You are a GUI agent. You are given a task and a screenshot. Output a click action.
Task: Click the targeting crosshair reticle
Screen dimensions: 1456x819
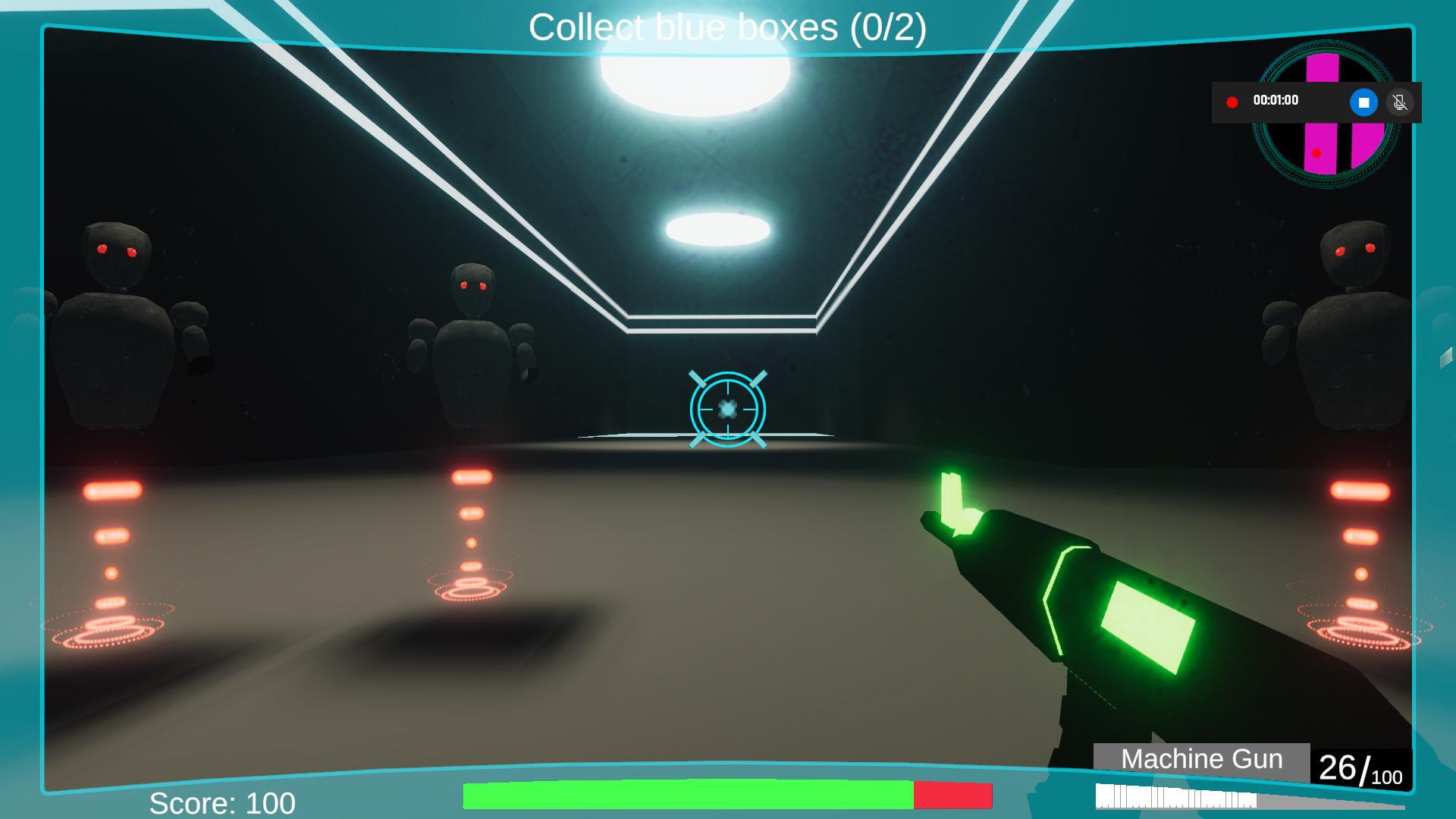[727, 408]
